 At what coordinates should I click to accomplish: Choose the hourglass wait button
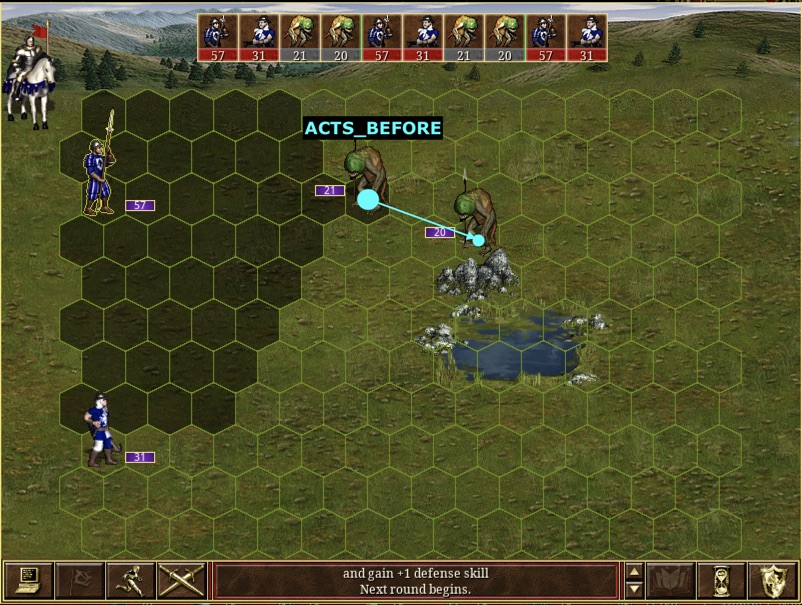pyautogui.click(x=721, y=581)
